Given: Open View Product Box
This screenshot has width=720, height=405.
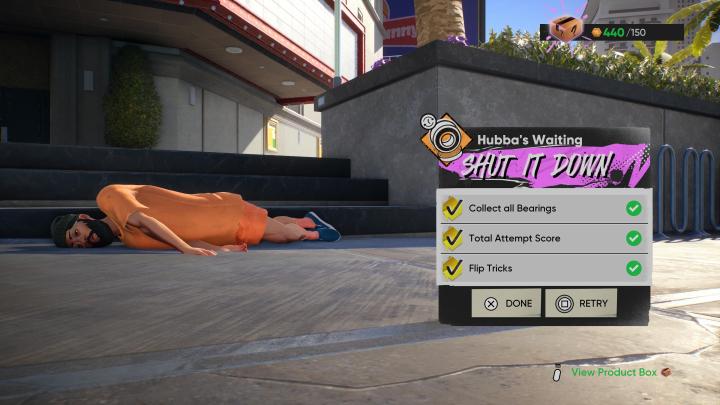Looking at the screenshot, I should tap(614, 373).
